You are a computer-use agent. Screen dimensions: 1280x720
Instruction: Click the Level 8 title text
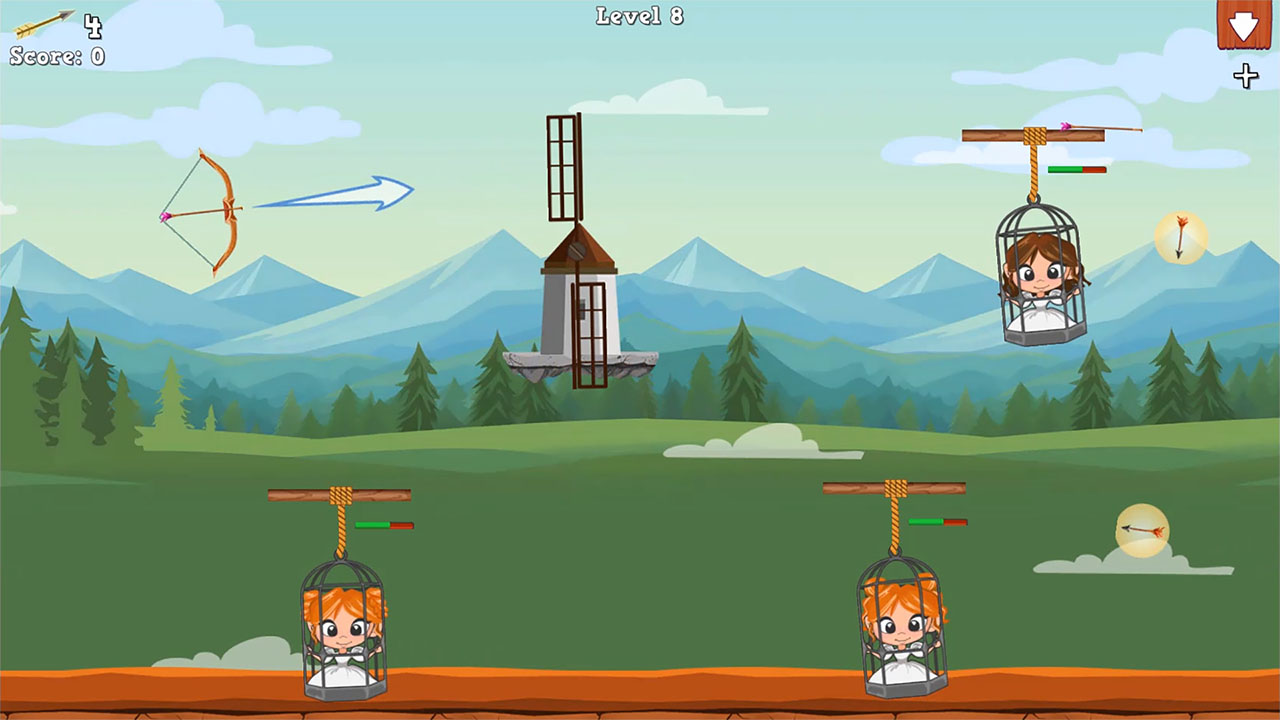pos(638,16)
